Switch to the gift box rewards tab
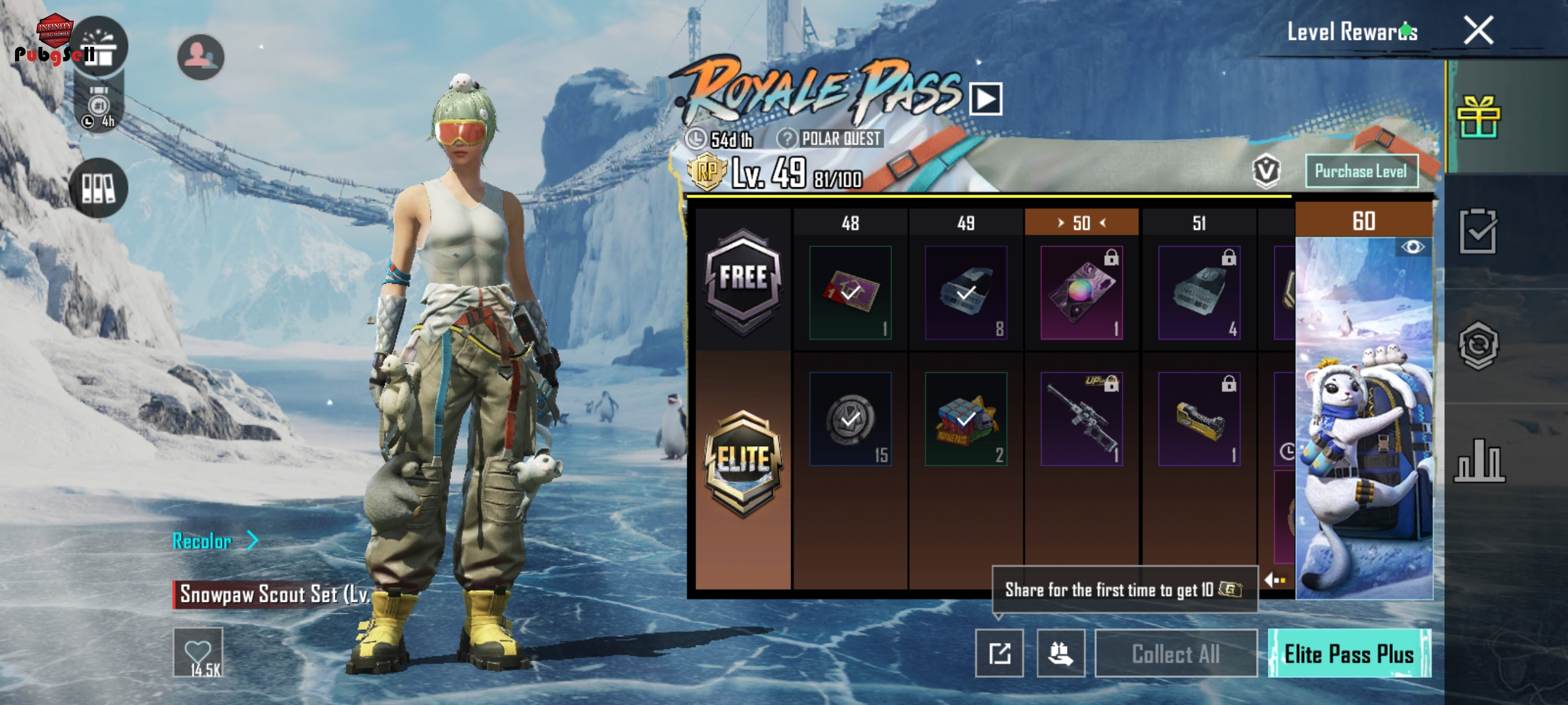 click(1478, 117)
